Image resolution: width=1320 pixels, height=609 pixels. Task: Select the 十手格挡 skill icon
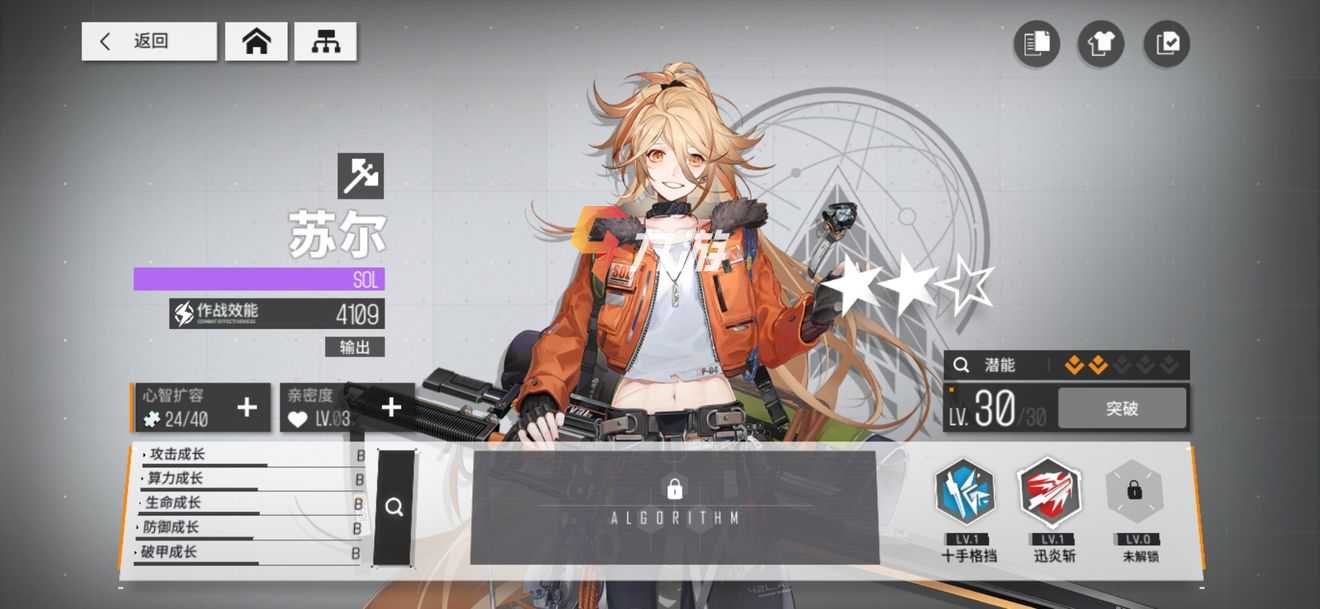pos(965,493)
